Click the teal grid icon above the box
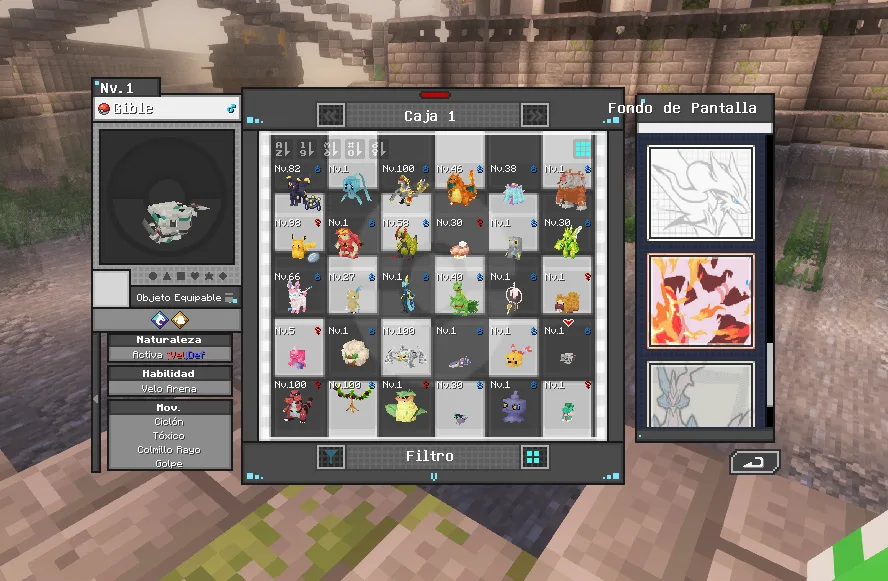Screen dimensions: 888x581 (x=582, y=149)
